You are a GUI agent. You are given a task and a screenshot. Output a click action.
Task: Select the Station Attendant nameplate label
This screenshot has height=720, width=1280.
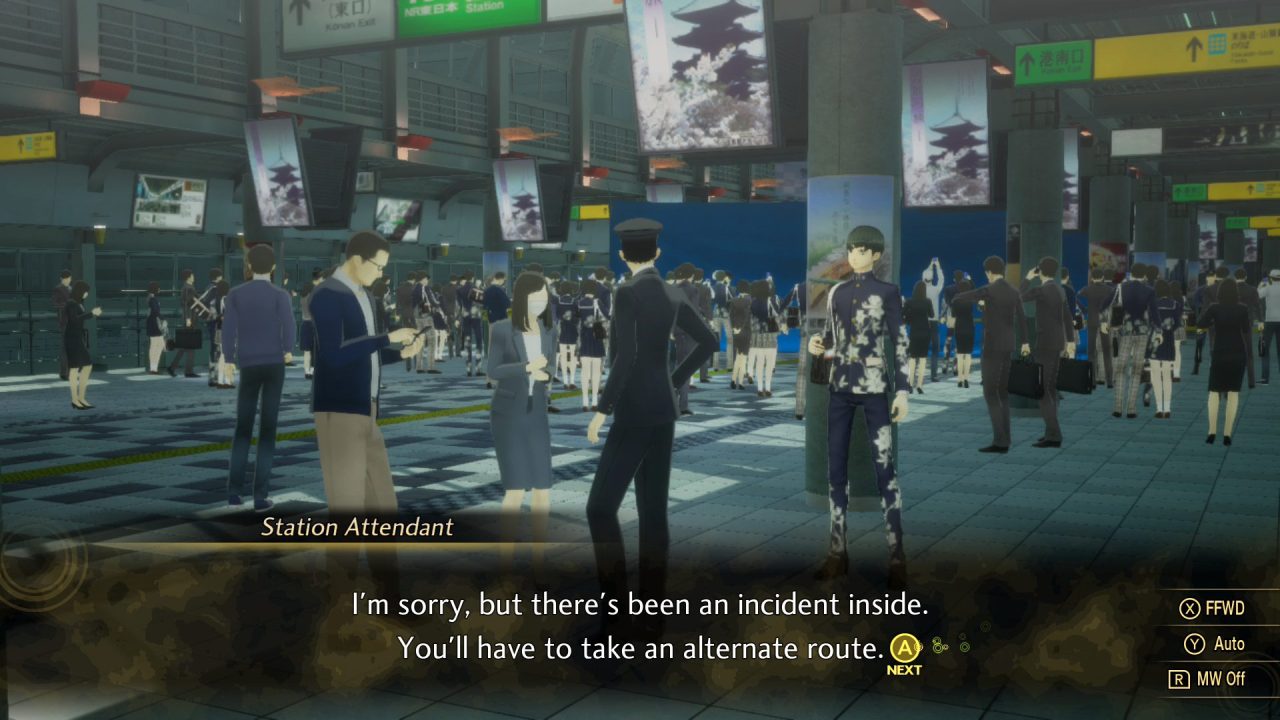click(357, 528)
